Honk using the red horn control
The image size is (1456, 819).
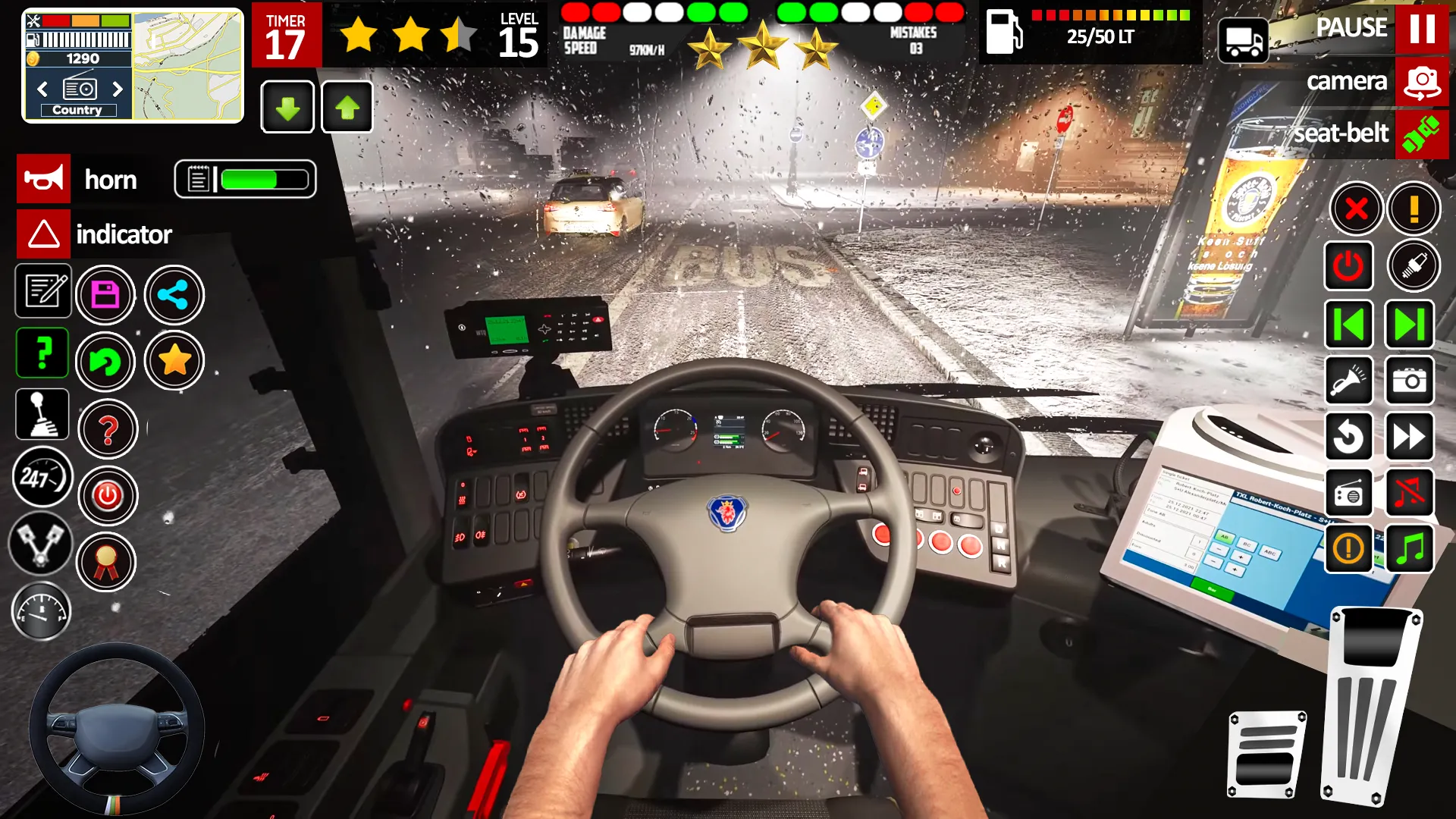[43, 179]
